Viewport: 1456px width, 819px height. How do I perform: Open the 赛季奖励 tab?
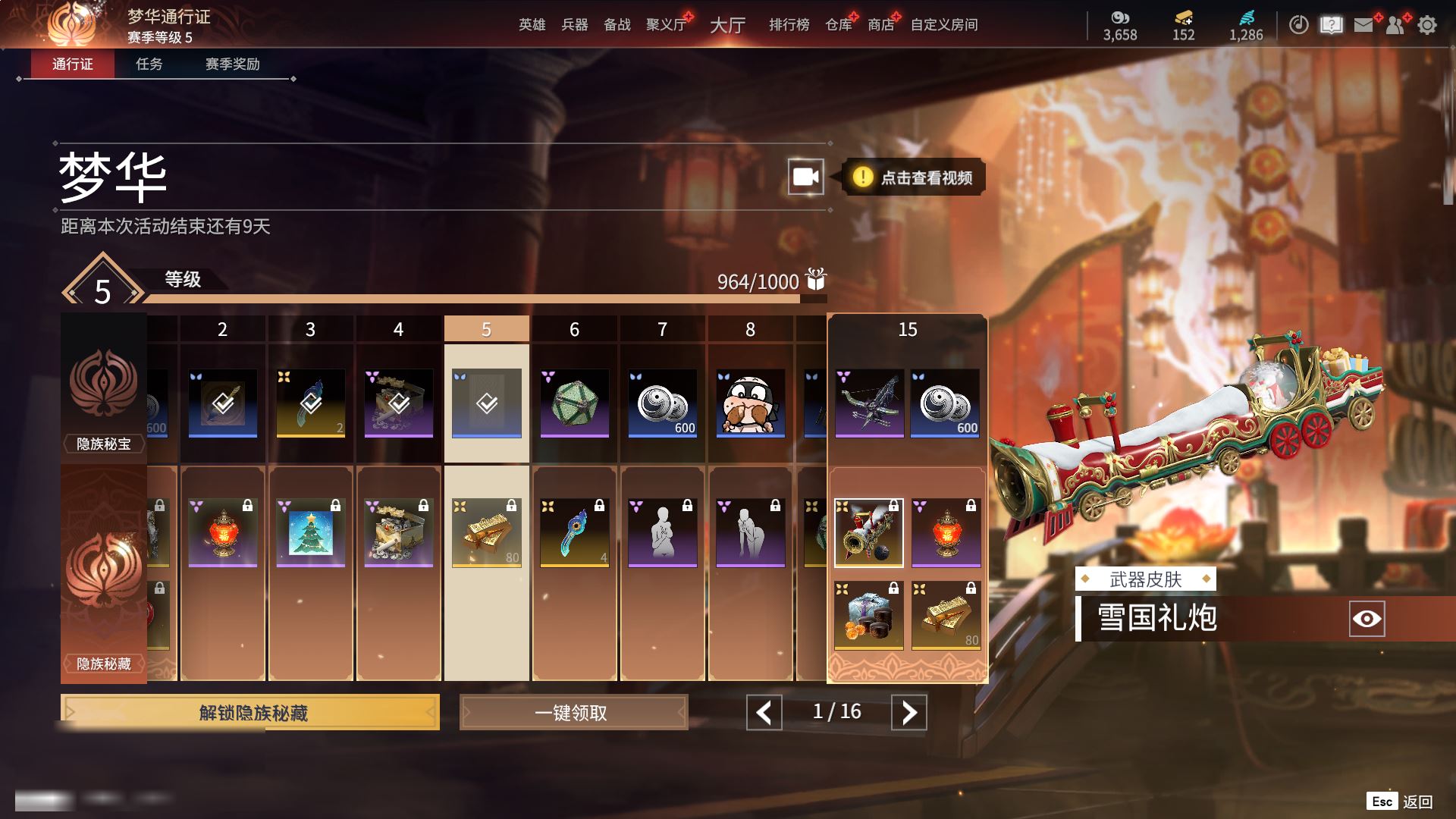[232, 64]
